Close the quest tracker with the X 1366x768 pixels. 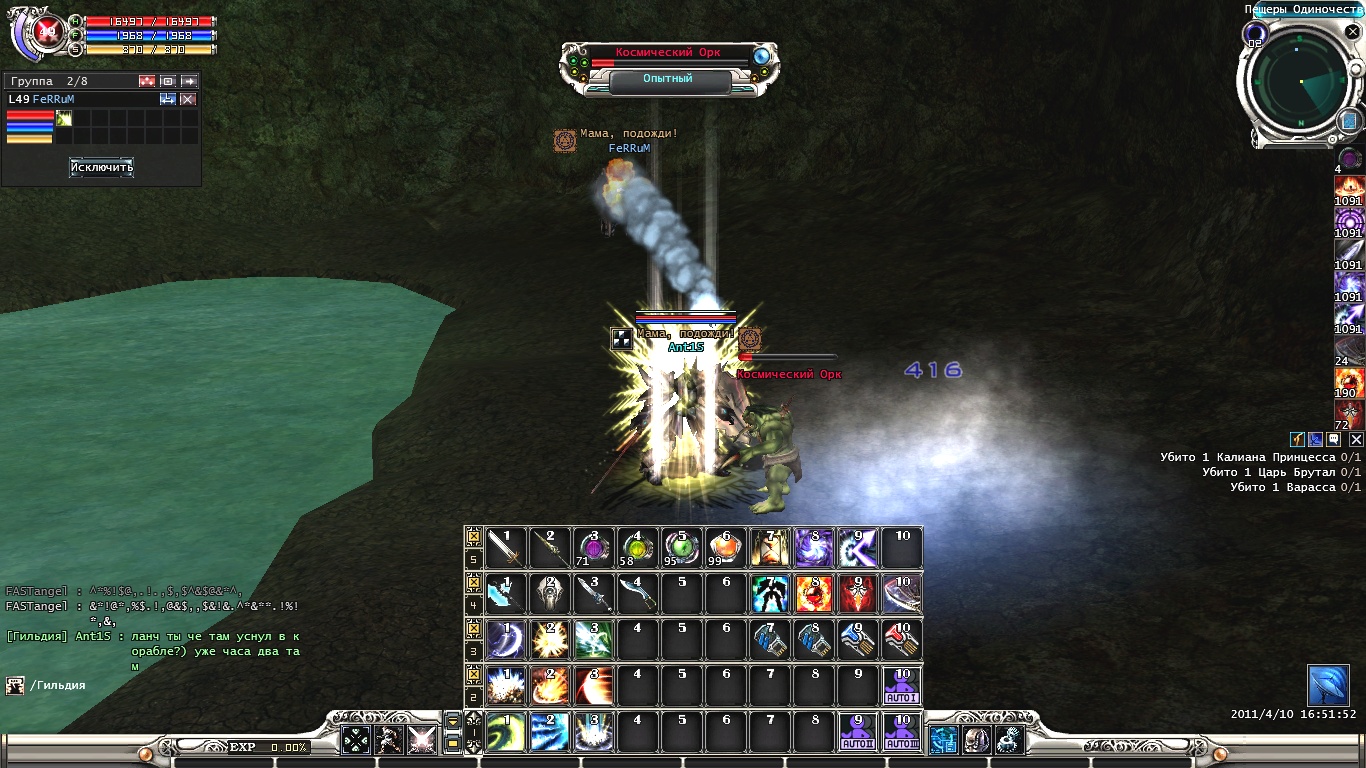click(x=1356, y=439)
